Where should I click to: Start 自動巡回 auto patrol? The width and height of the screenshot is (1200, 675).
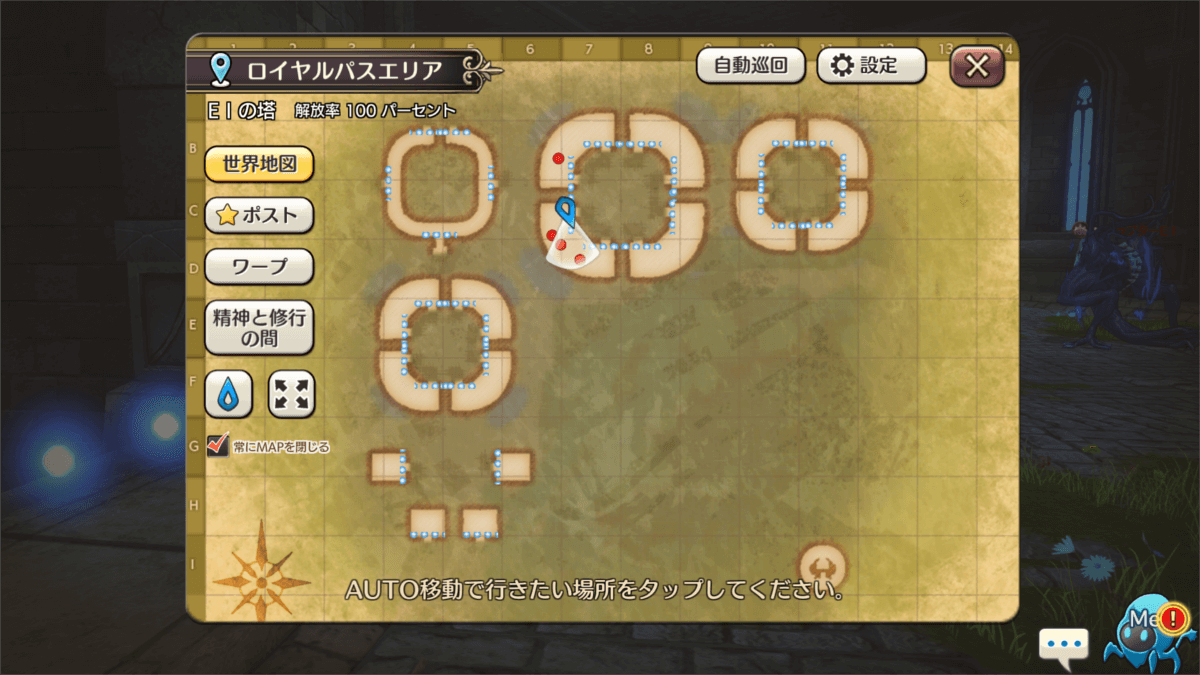click(751, 66)
